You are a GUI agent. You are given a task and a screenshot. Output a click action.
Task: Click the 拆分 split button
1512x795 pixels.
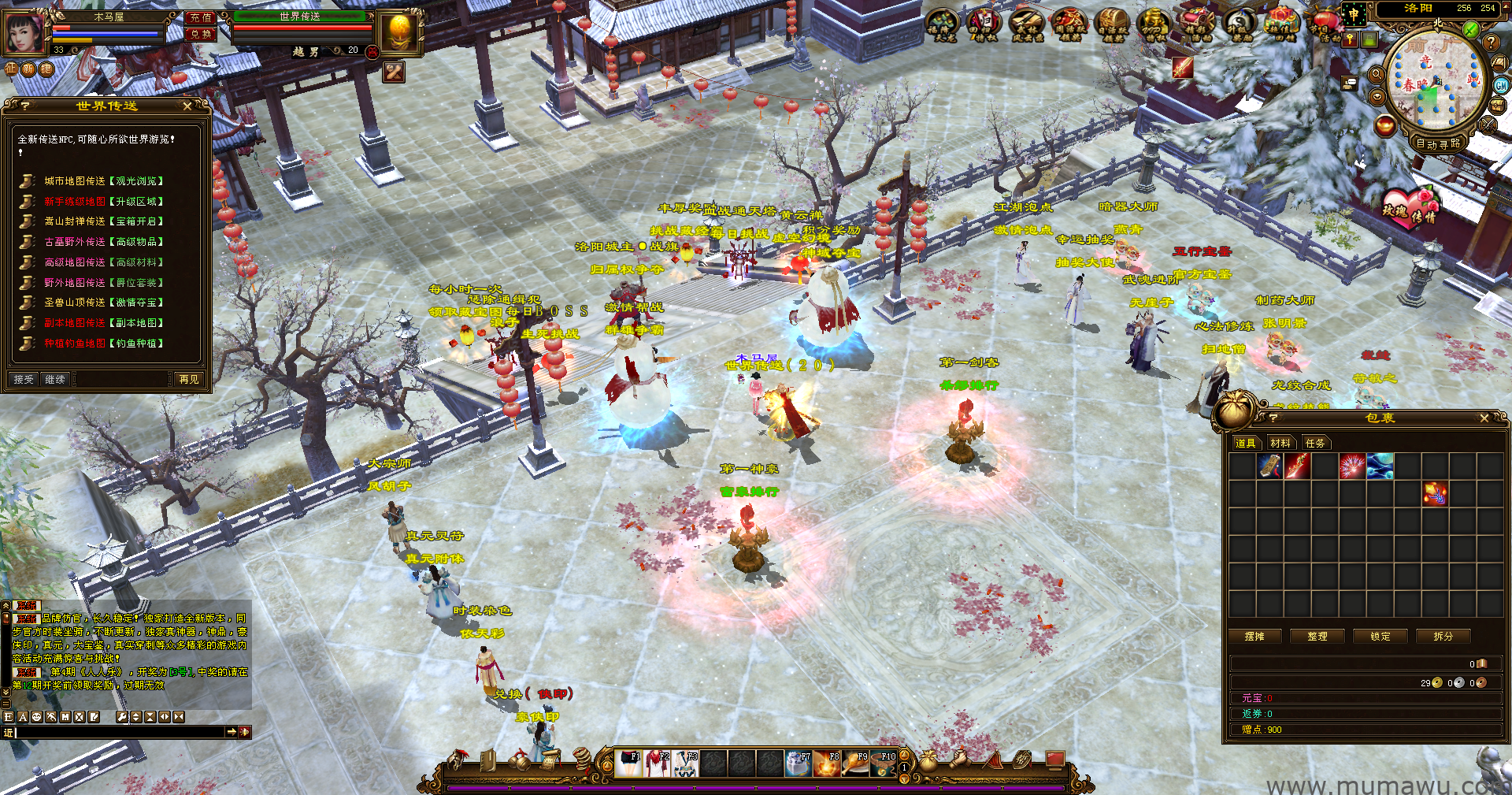1443,636
